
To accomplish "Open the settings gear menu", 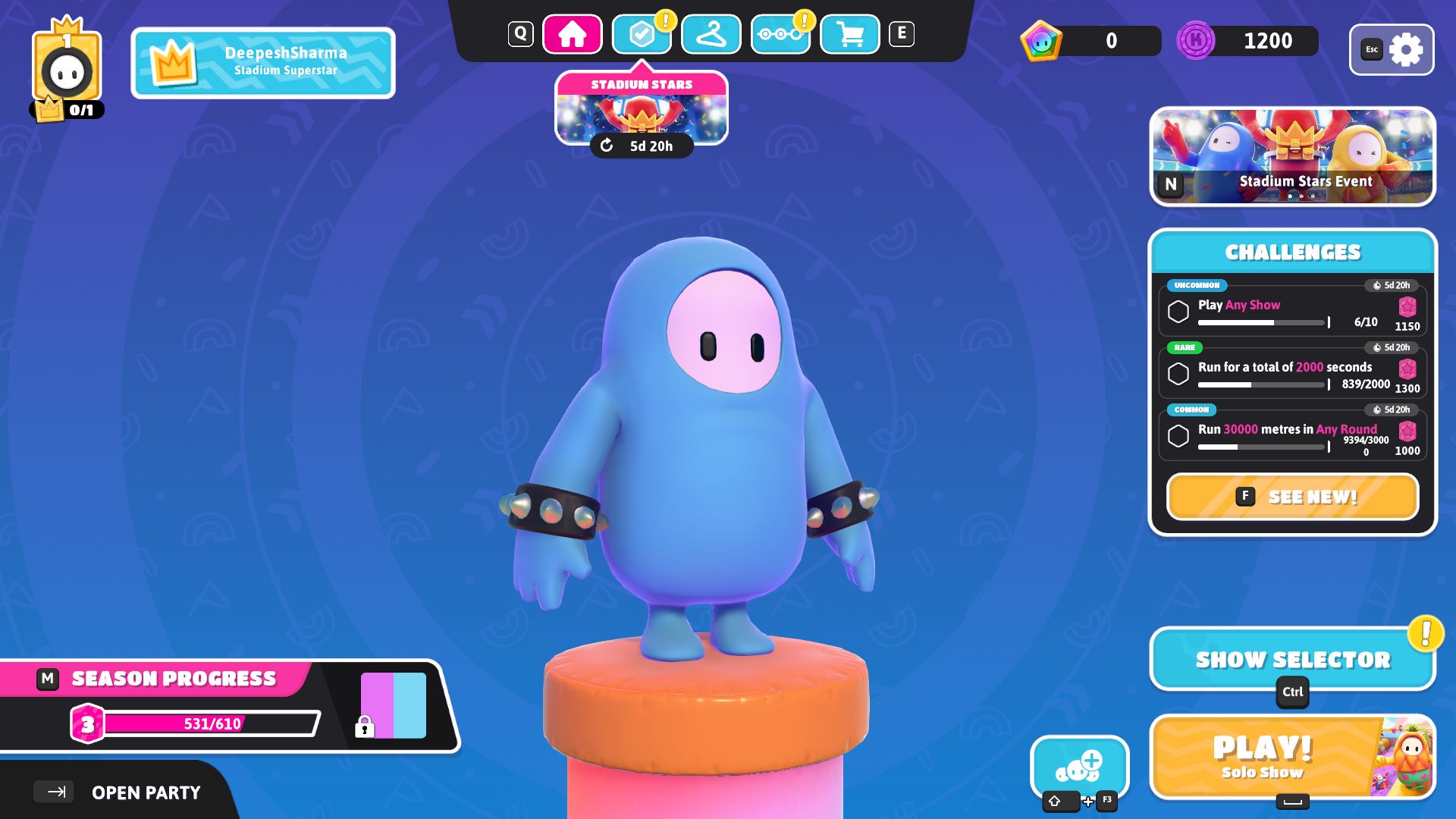I will coord(1392,50).
